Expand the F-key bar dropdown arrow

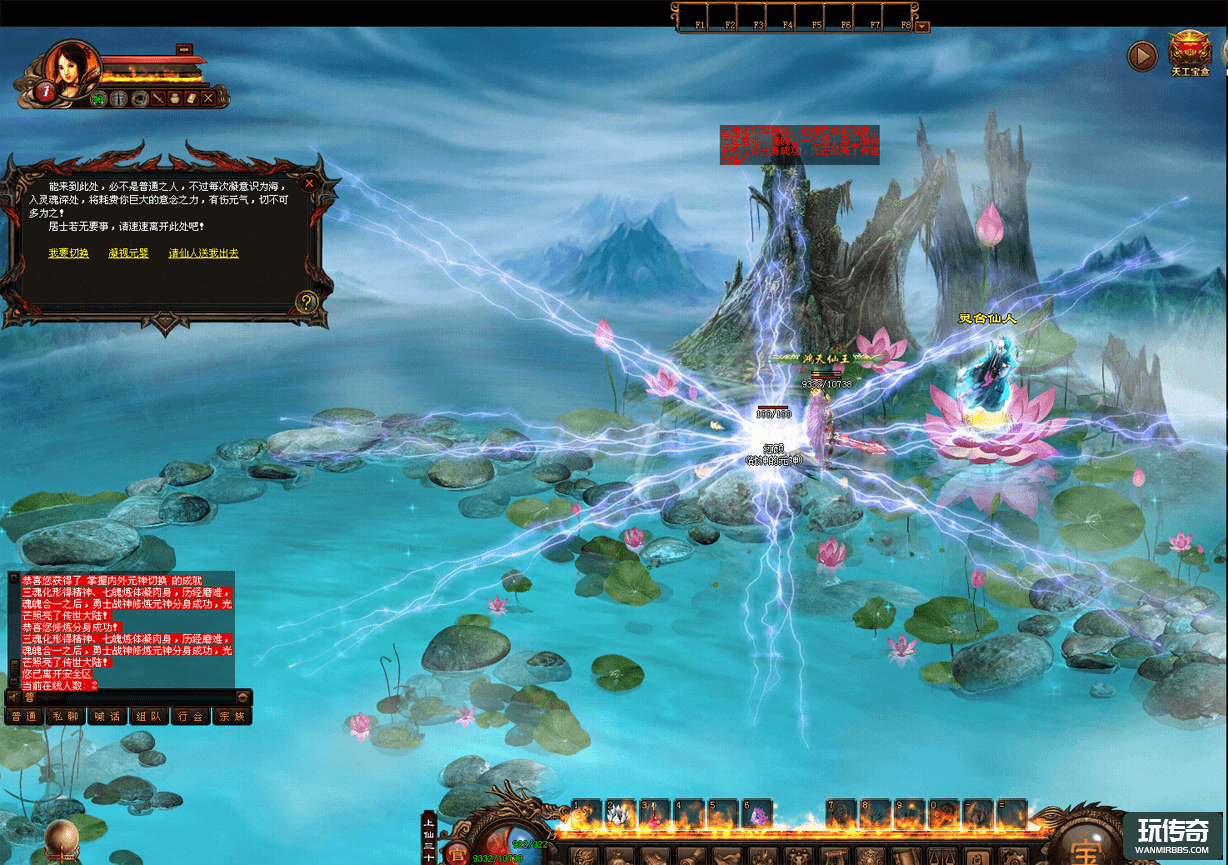point(922,27)
